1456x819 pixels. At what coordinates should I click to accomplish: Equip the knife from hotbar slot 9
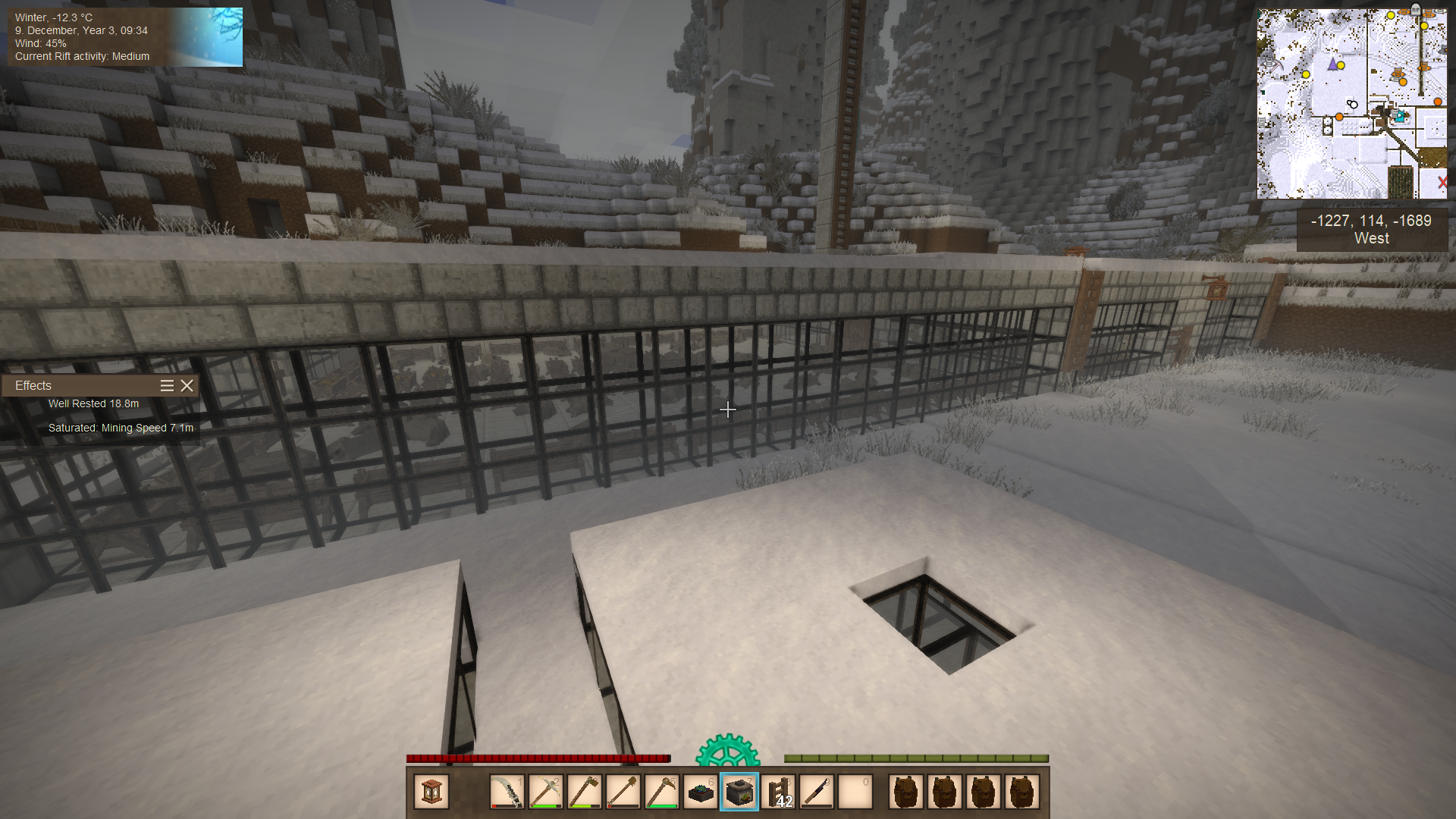pyautogui.click(x=817, y=792)
